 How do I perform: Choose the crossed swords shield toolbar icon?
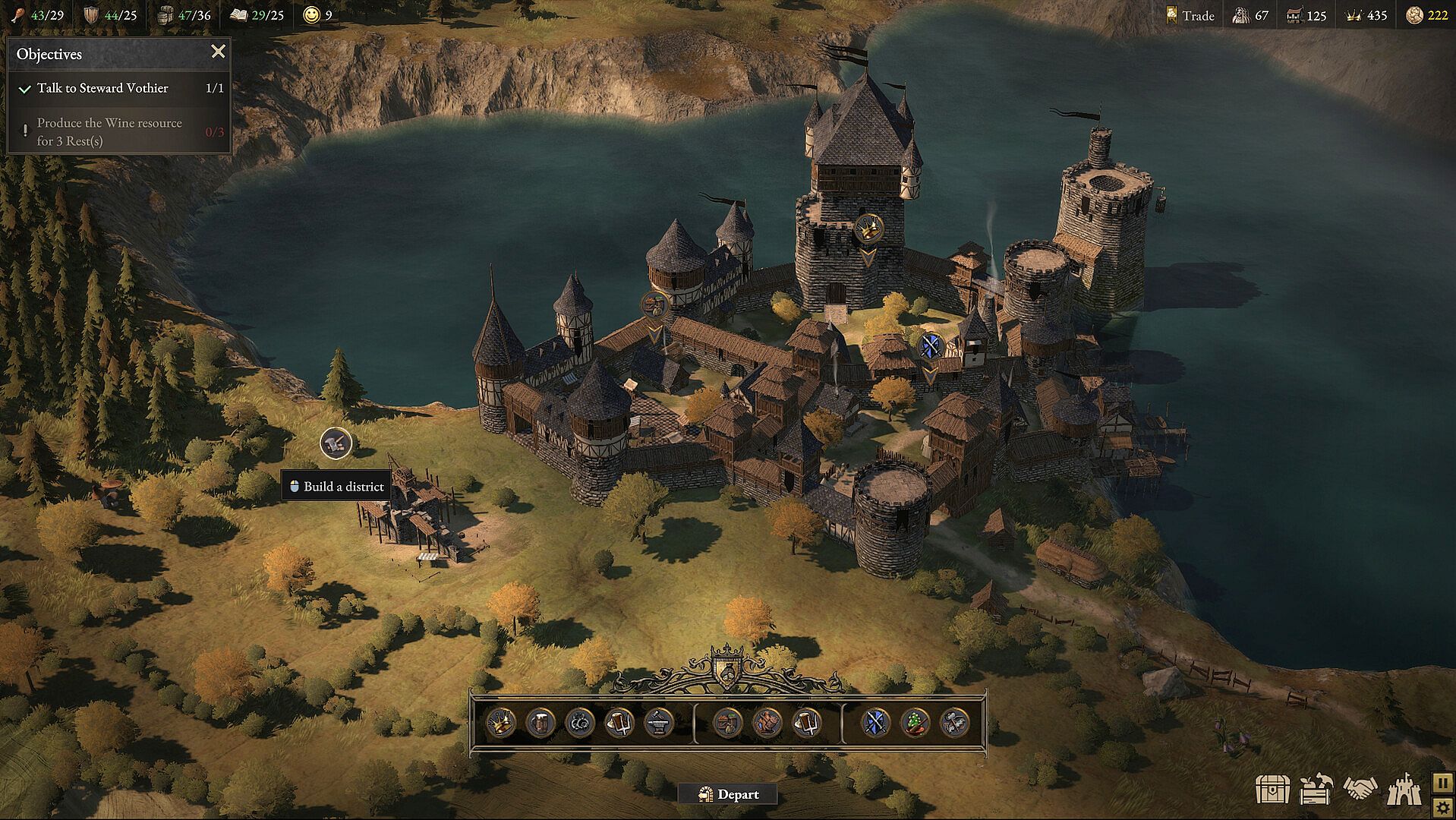876,722
